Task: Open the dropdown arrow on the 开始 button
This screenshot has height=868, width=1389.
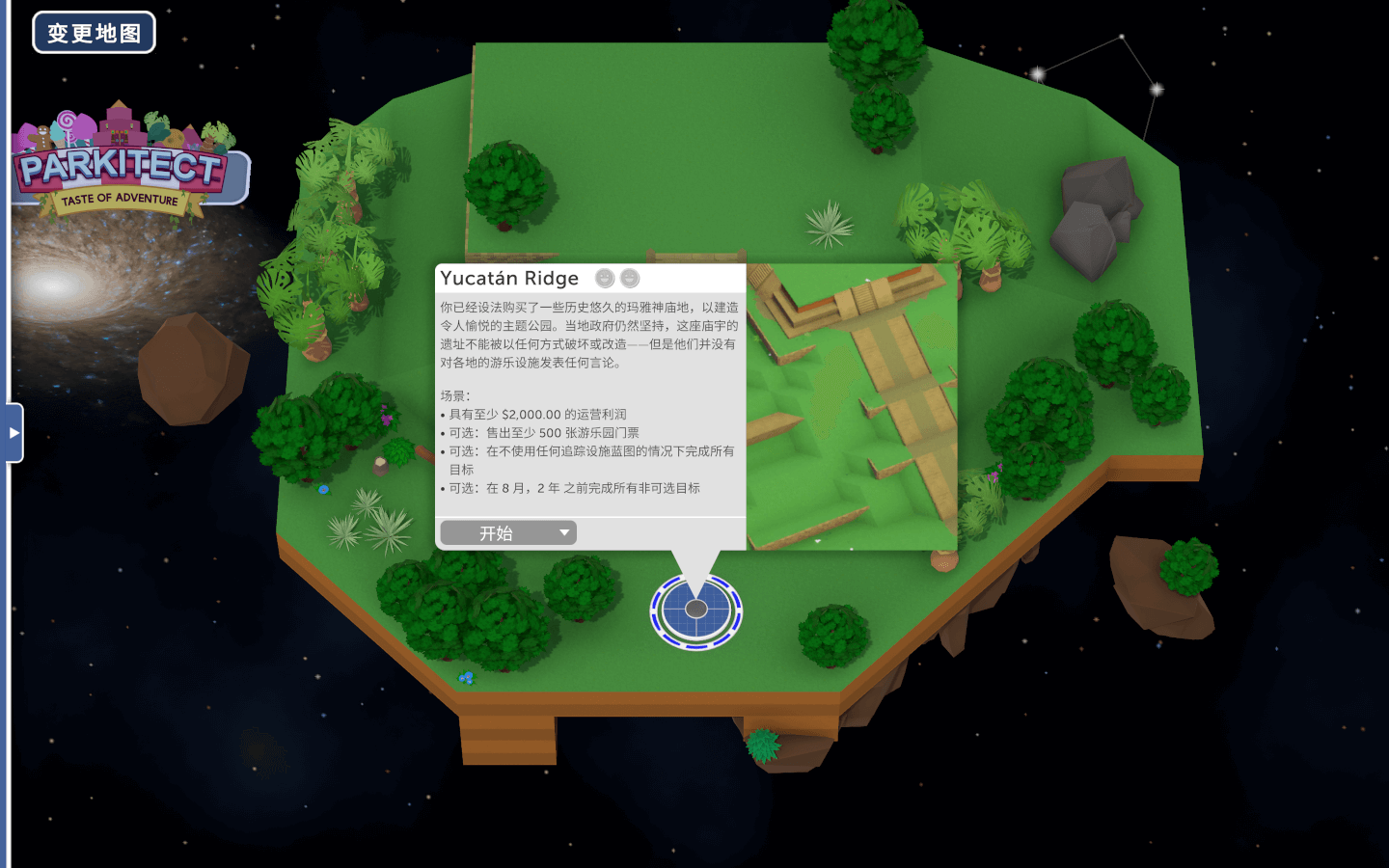Action: [x=564, y=532]
